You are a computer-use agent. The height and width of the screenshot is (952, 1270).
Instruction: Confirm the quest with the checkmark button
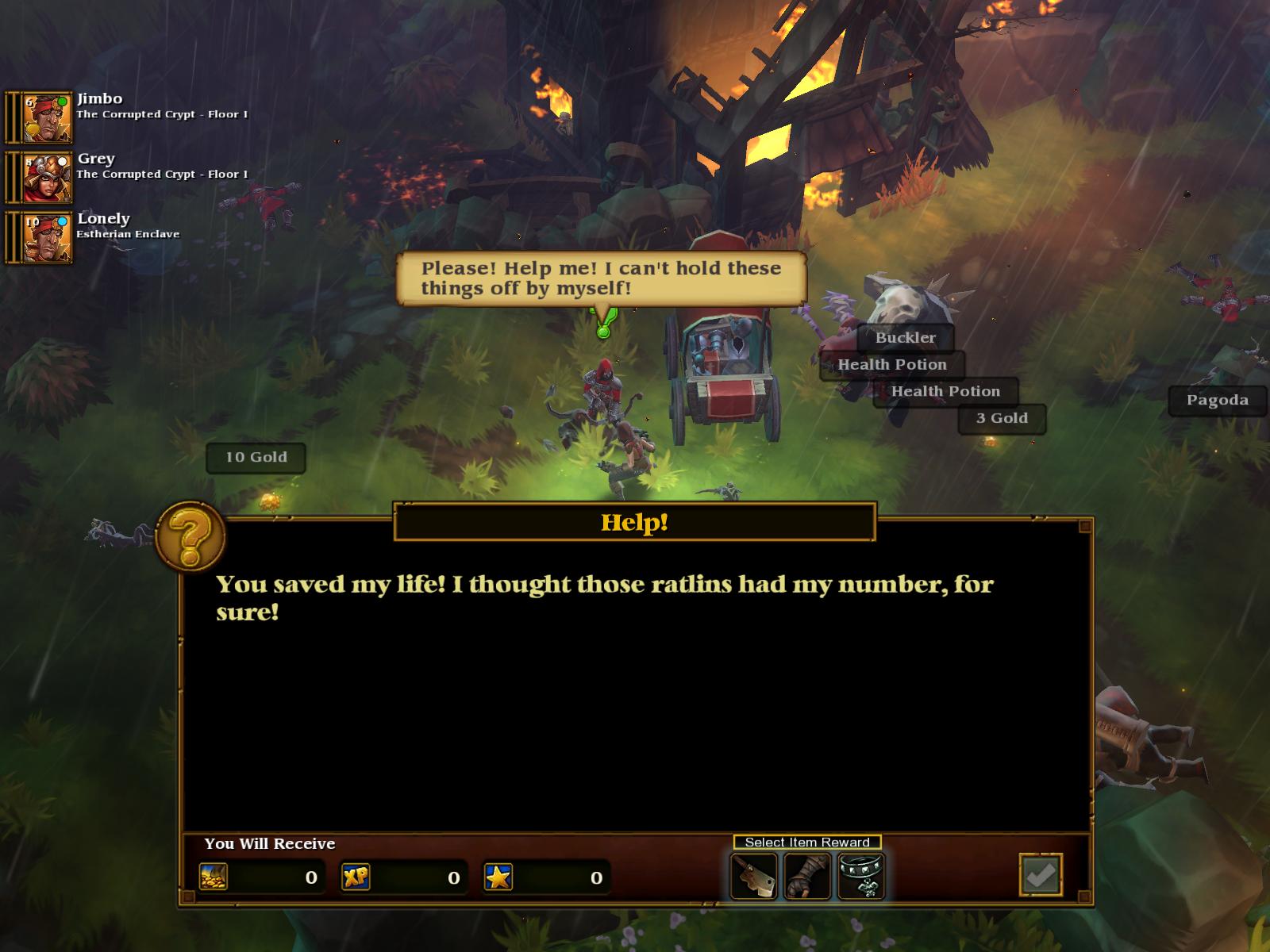1041,875
